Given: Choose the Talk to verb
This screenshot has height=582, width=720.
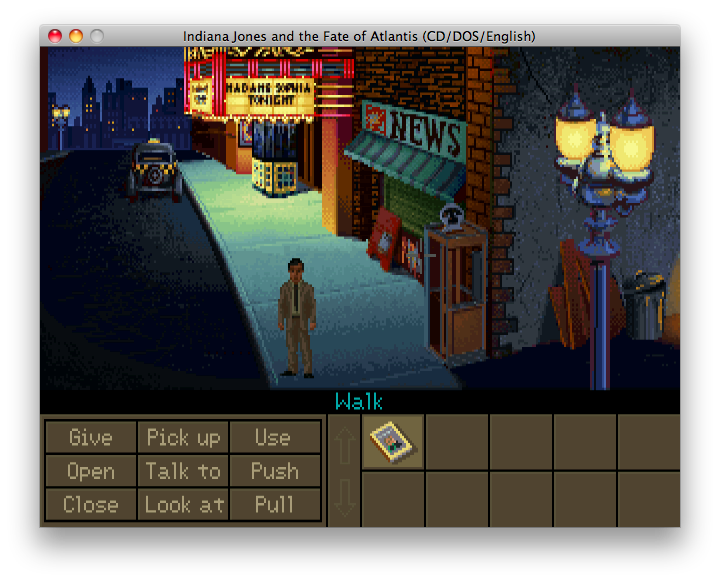Looking at the screenshot, I should pyautogui.click(x=183, y=471).
